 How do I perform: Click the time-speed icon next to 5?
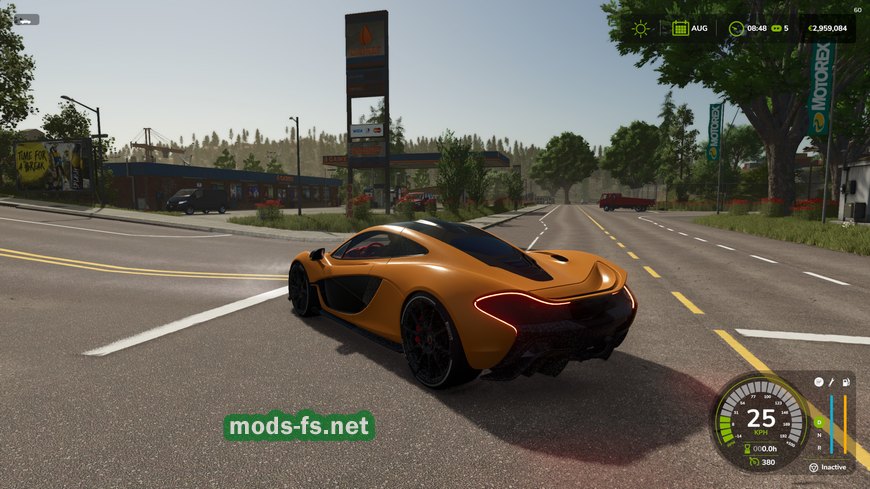(x=775, y=28)
